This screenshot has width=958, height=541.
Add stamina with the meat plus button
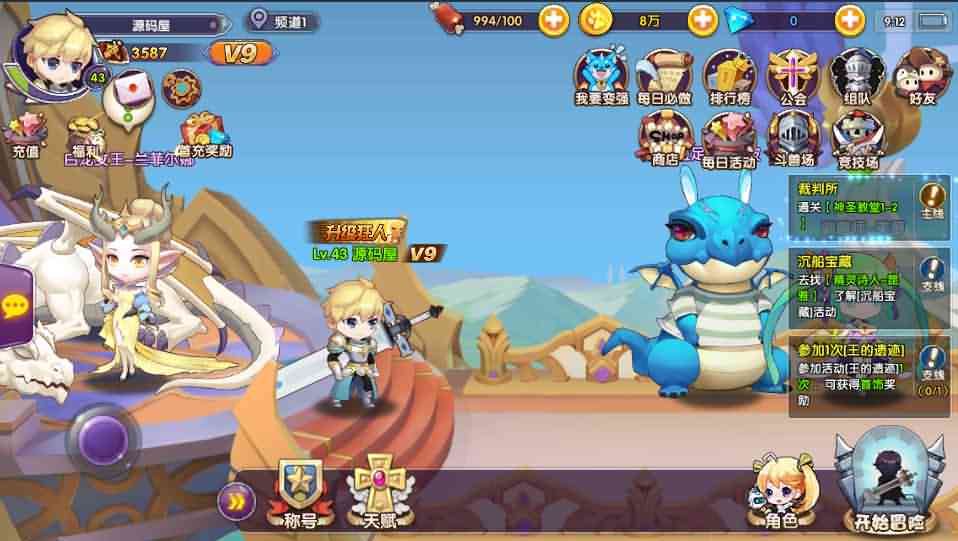click(x=553, y=19)
